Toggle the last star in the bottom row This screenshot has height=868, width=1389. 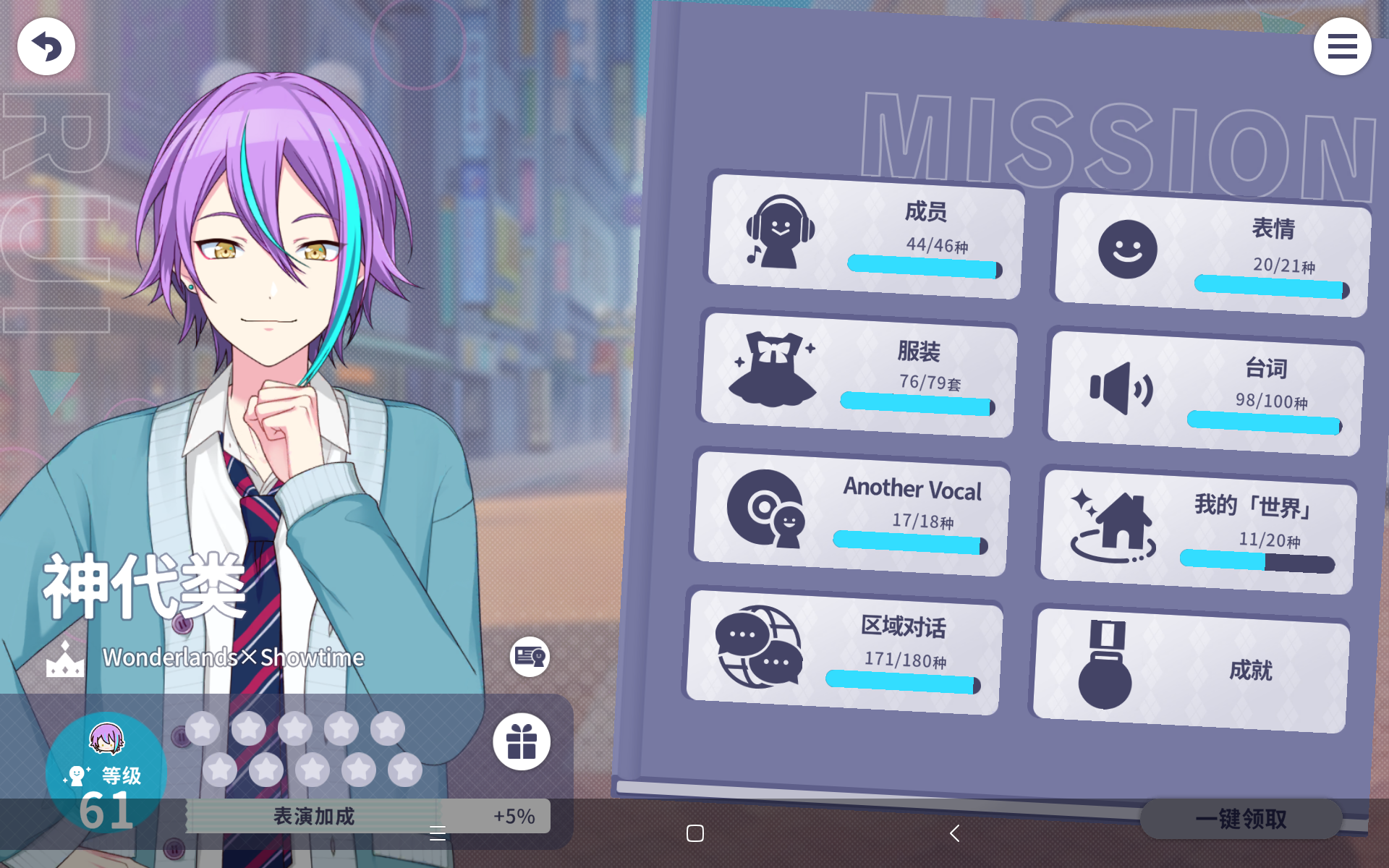point(404,769)
